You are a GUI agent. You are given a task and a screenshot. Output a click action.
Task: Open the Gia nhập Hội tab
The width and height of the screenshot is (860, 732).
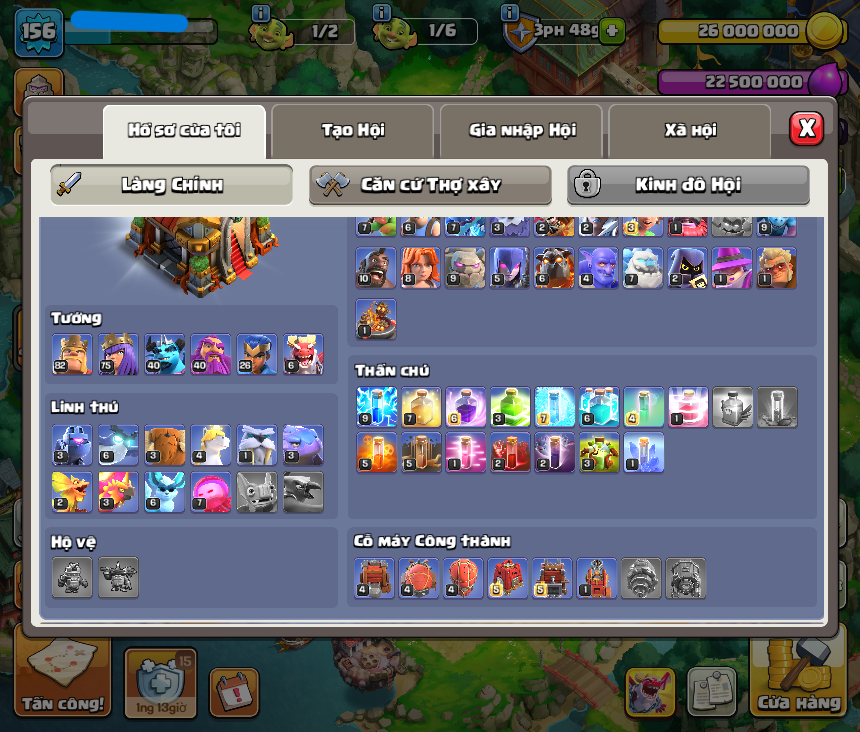pos(522,130)
